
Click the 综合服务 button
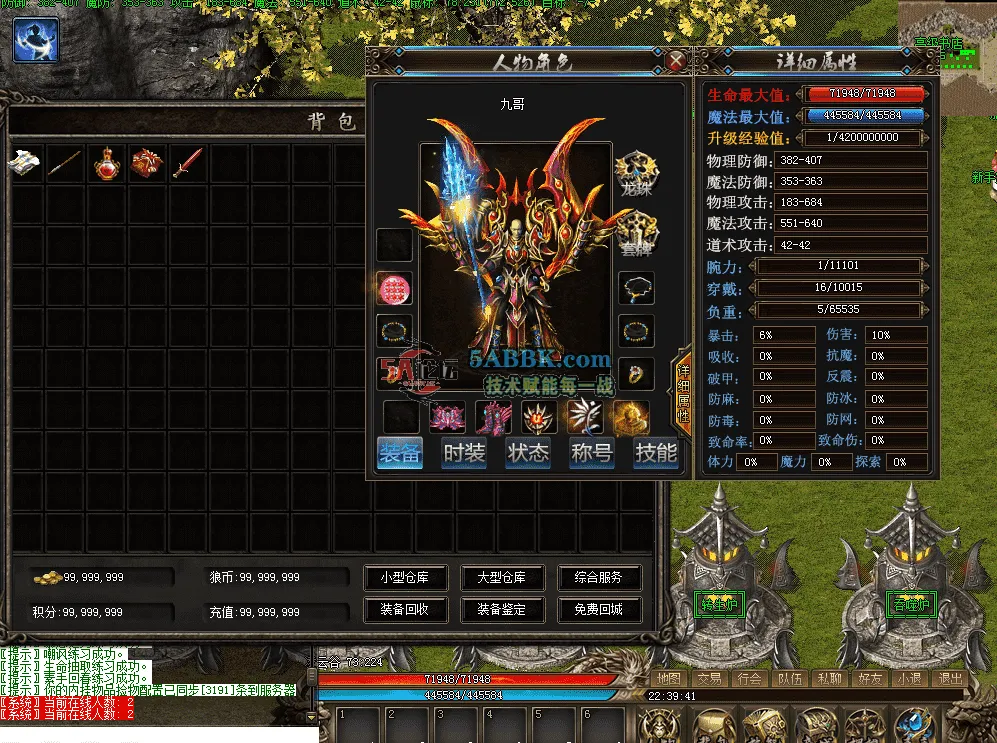coord(599,578)
